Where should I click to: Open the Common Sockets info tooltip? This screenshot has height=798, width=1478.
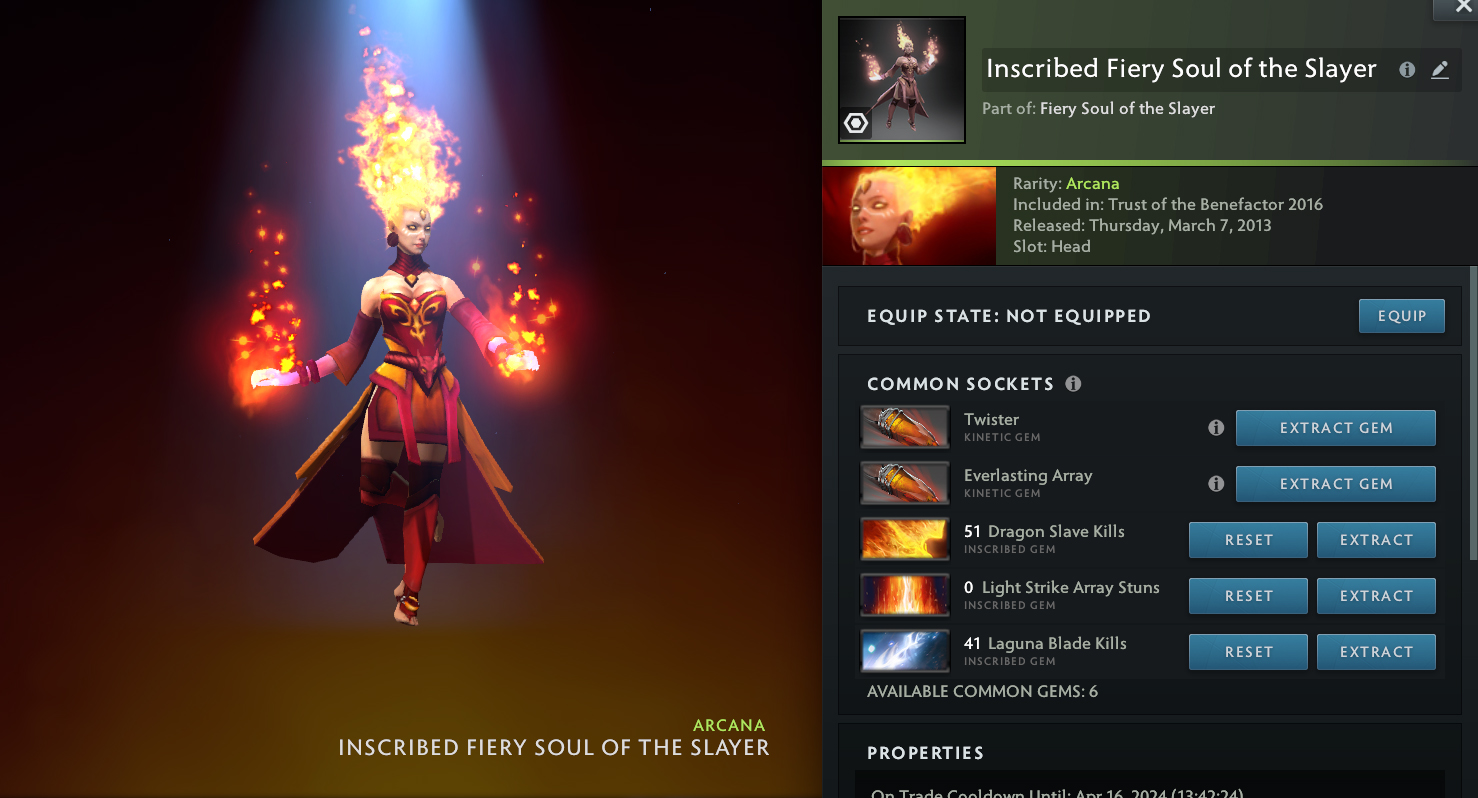[1073, 384]
